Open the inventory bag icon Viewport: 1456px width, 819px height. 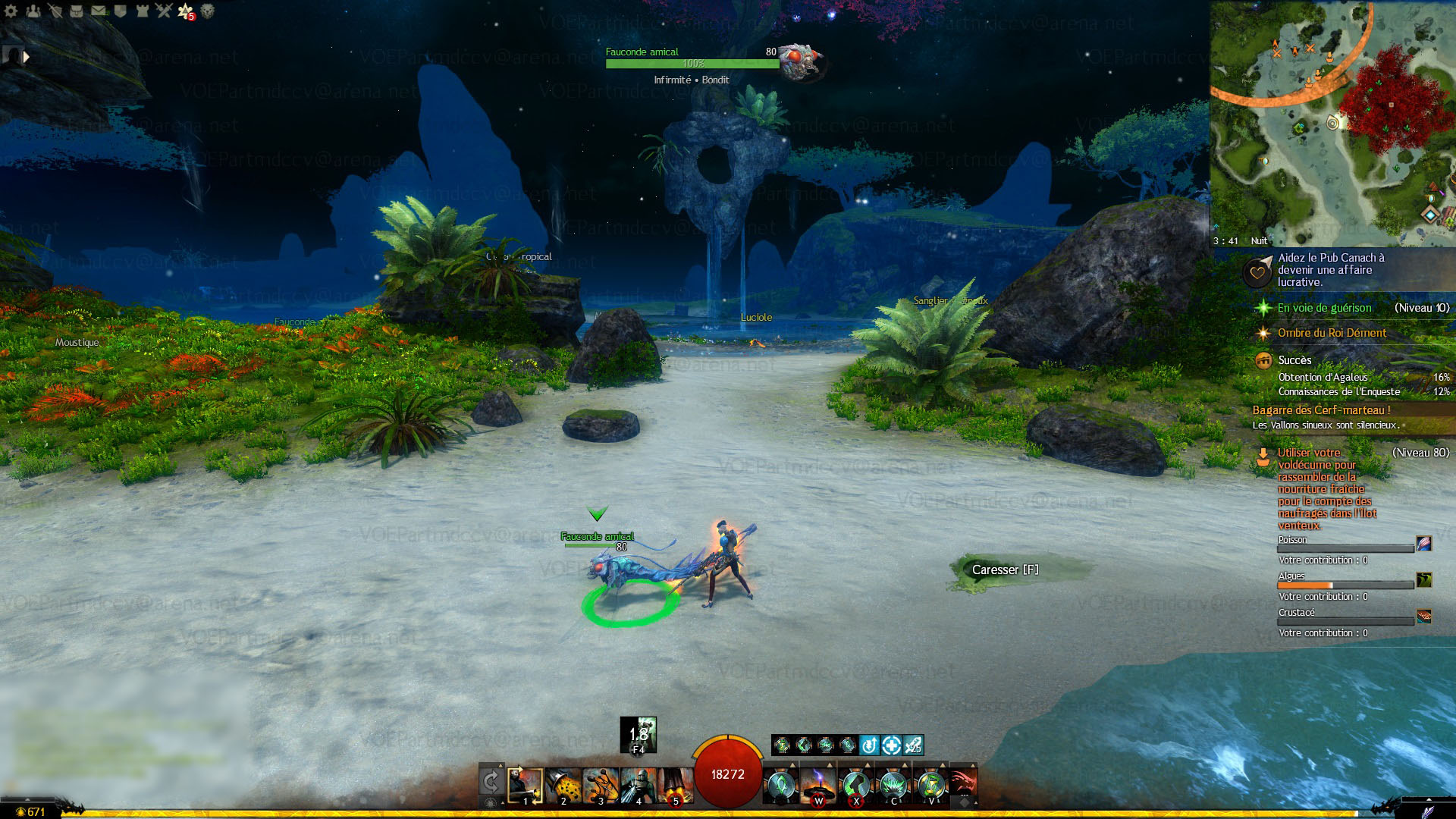click(x=77, y=11)
